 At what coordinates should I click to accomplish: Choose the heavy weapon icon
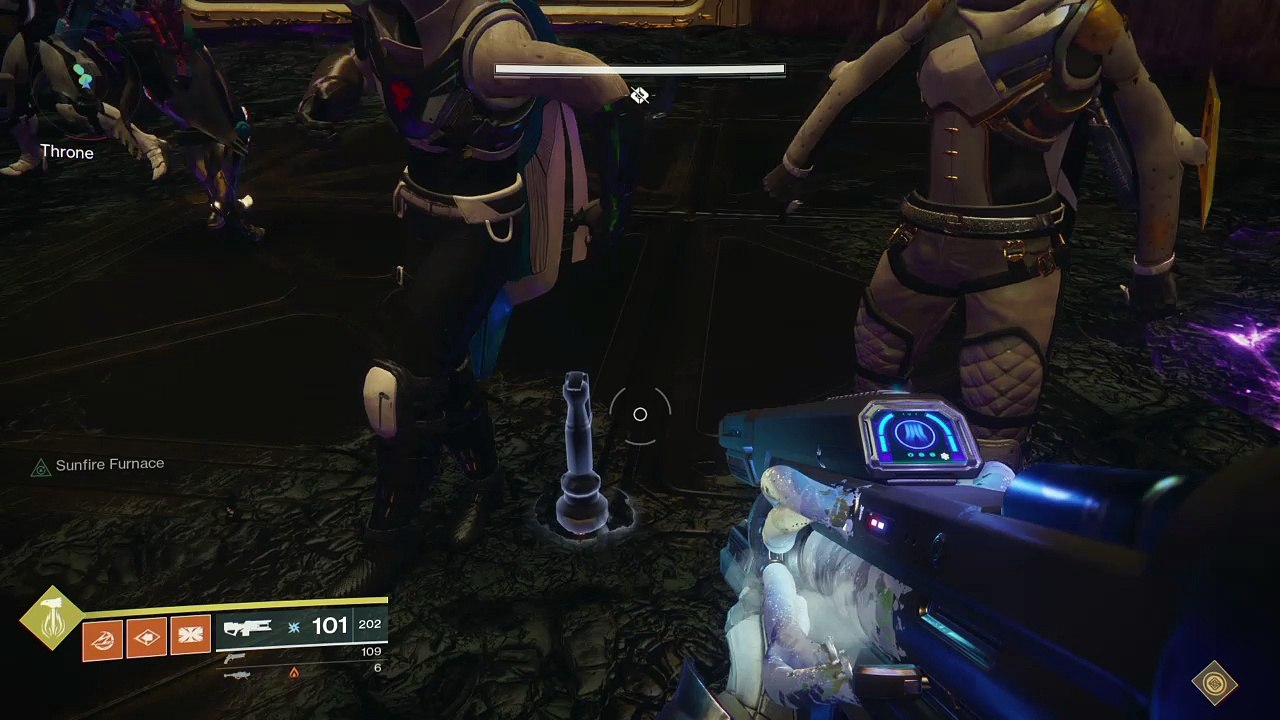pyautogui.click(x=237, y=676)
